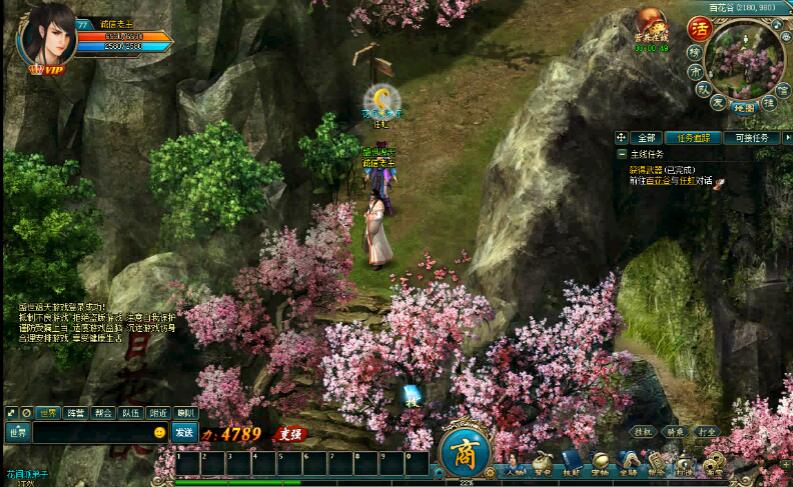Image resolution: width=793 pixels, height=487 pixels.
Task: Switch to the 可接任务 quest tab
Action: click(752, 137)
